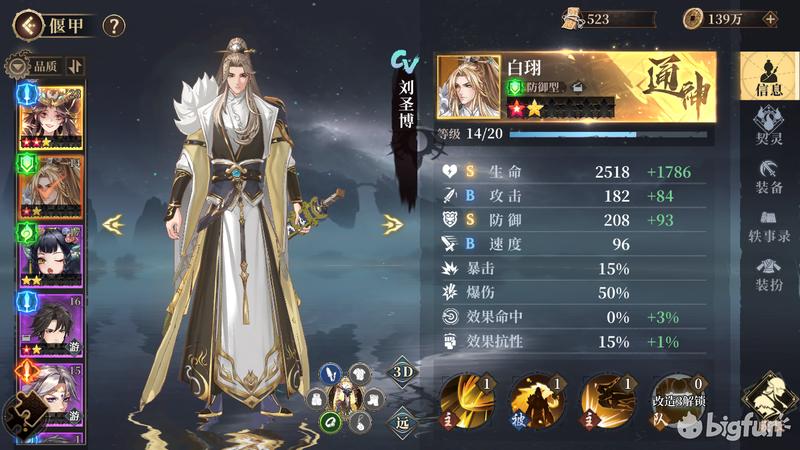Image resolution: width=800 pixels, height=450 pixels.
Task: Toggle the sort order arrows button
Action: pyautogui.click(x=76, y=66)
